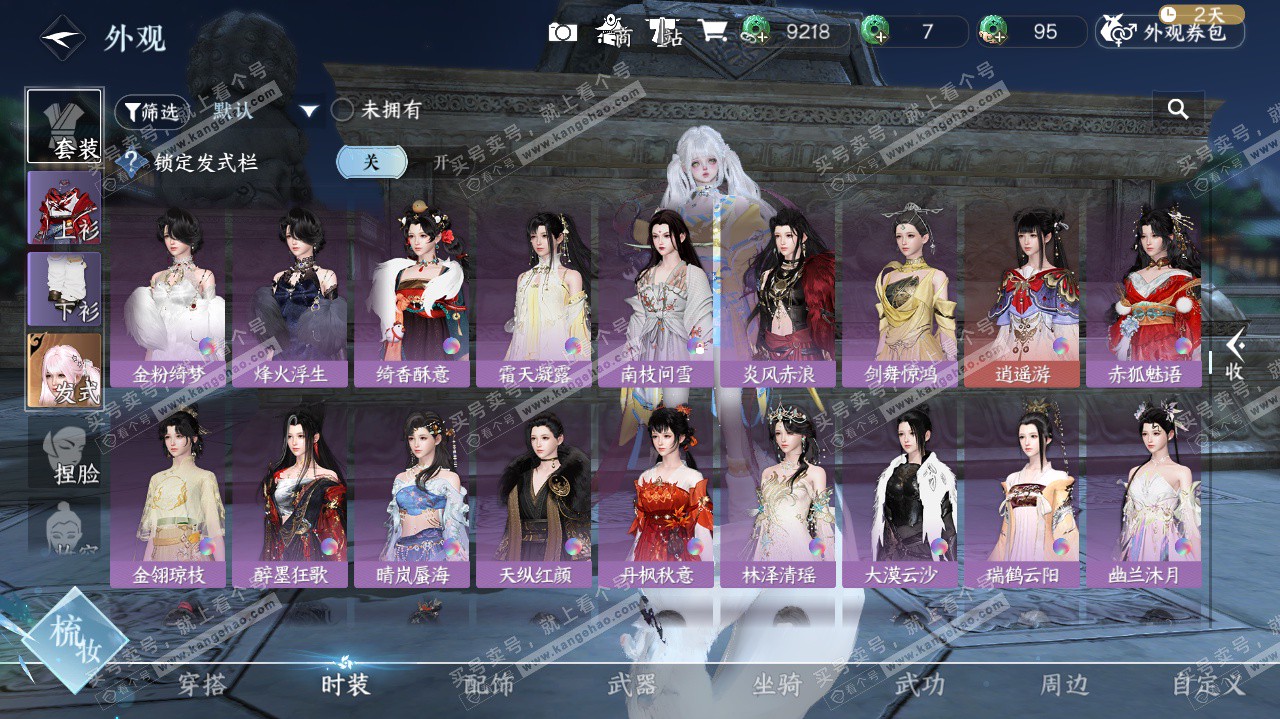The image size is (1280, 719).
Task: Pick the 赤狐魅语 outfit
Action: tap(1144, 295)
